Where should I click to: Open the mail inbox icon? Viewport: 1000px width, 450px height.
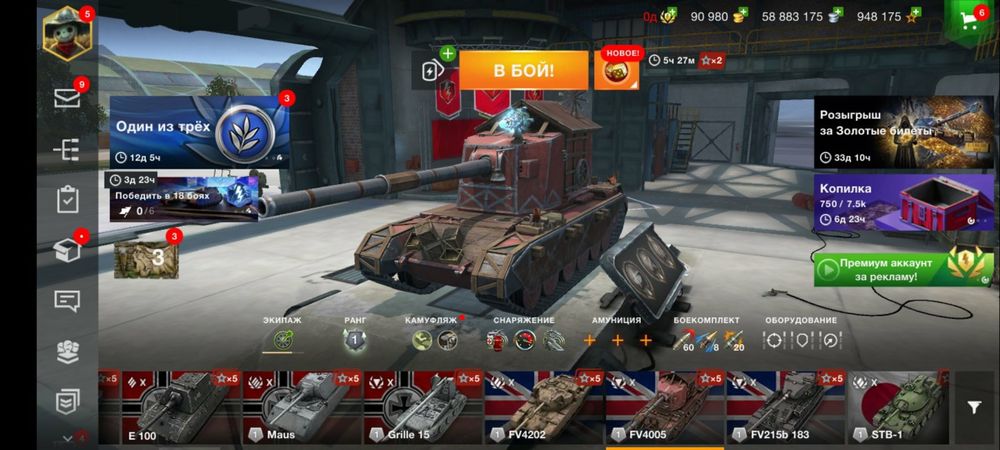(x=67, y=98)
